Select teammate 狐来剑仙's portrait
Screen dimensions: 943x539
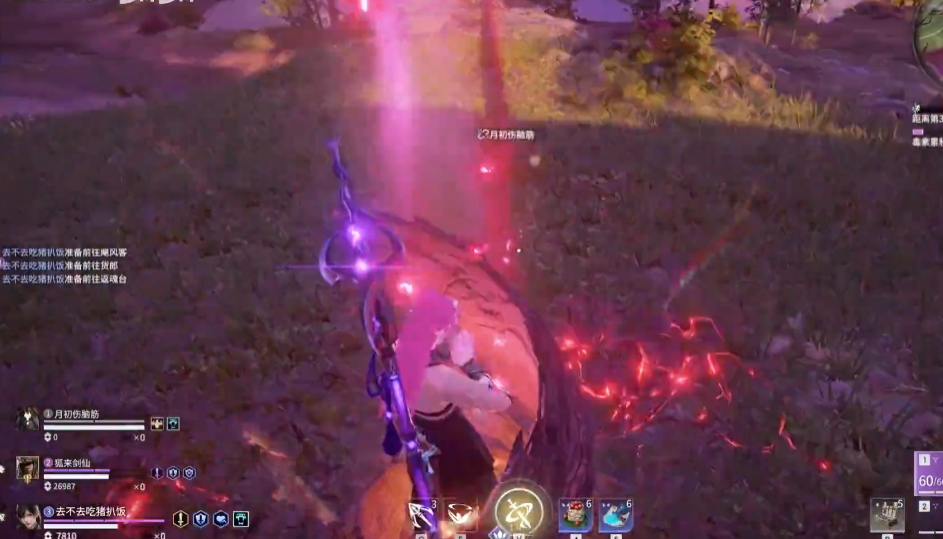tap(28, 468)
